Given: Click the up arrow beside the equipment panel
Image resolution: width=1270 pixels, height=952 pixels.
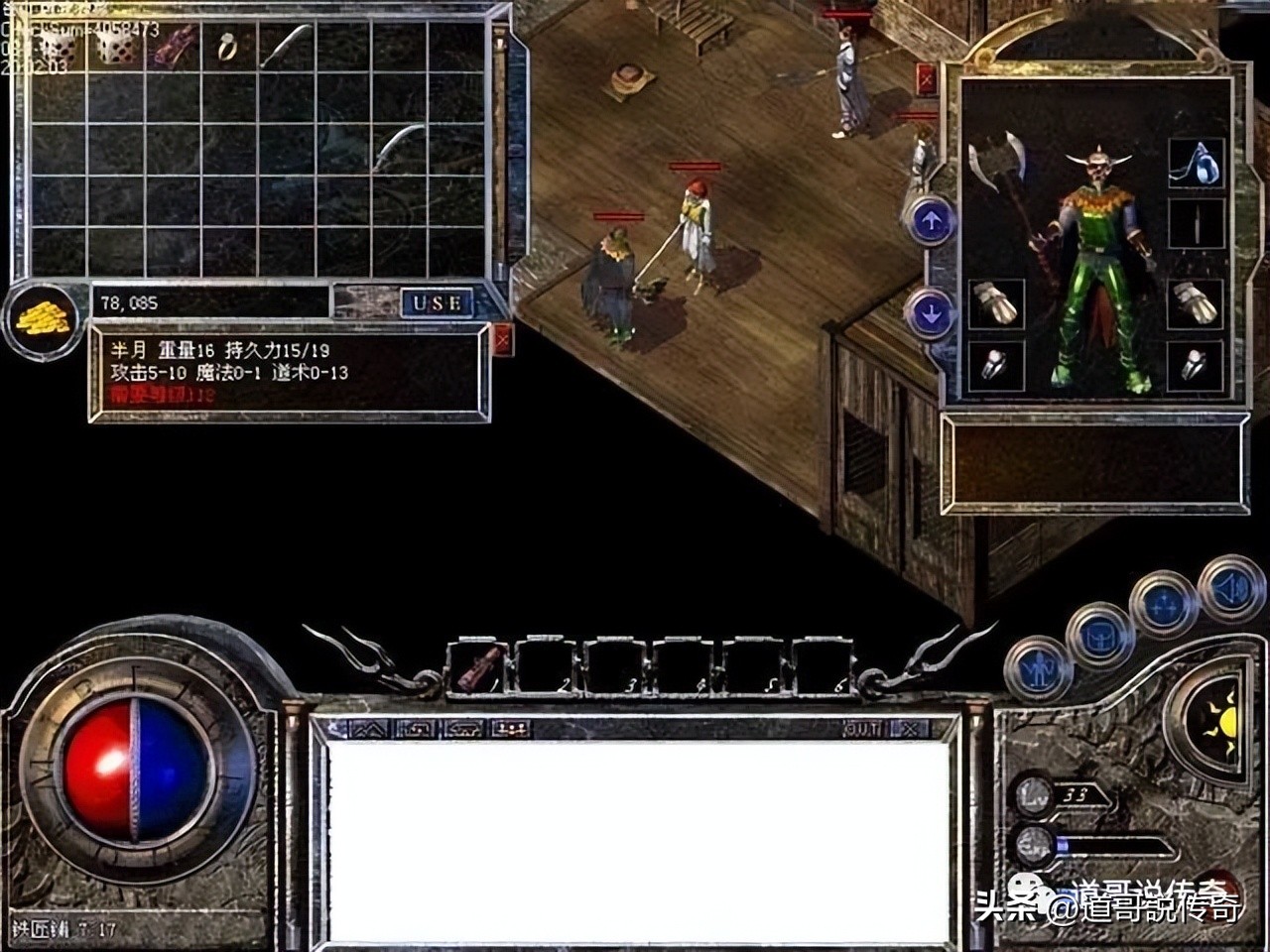Looking at the screenshot, I should 931,222.
